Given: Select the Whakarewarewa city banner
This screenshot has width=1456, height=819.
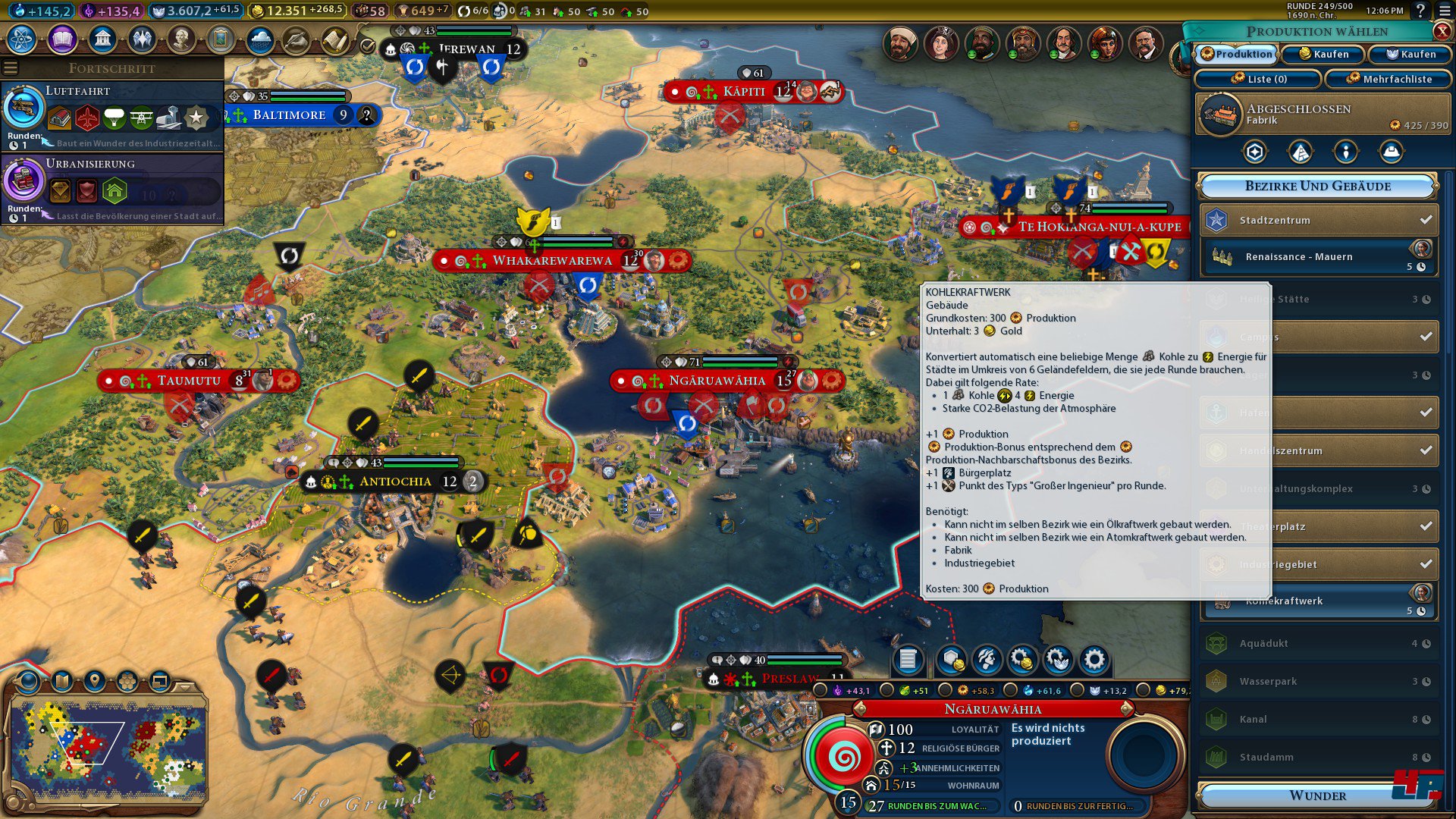Looking at the screenshot, I should [x=552, y=261].
